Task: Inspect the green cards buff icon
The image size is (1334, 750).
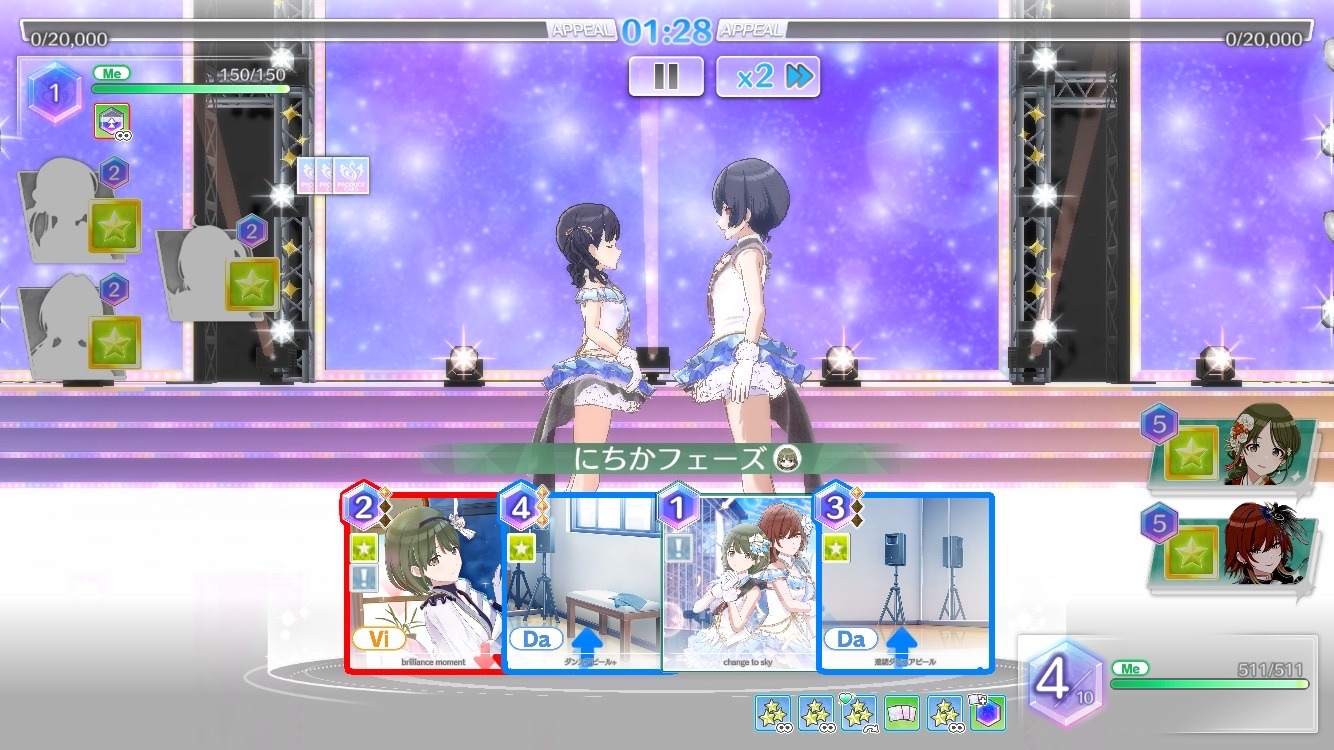Action: pyautogui.click(x=902, y=713)
